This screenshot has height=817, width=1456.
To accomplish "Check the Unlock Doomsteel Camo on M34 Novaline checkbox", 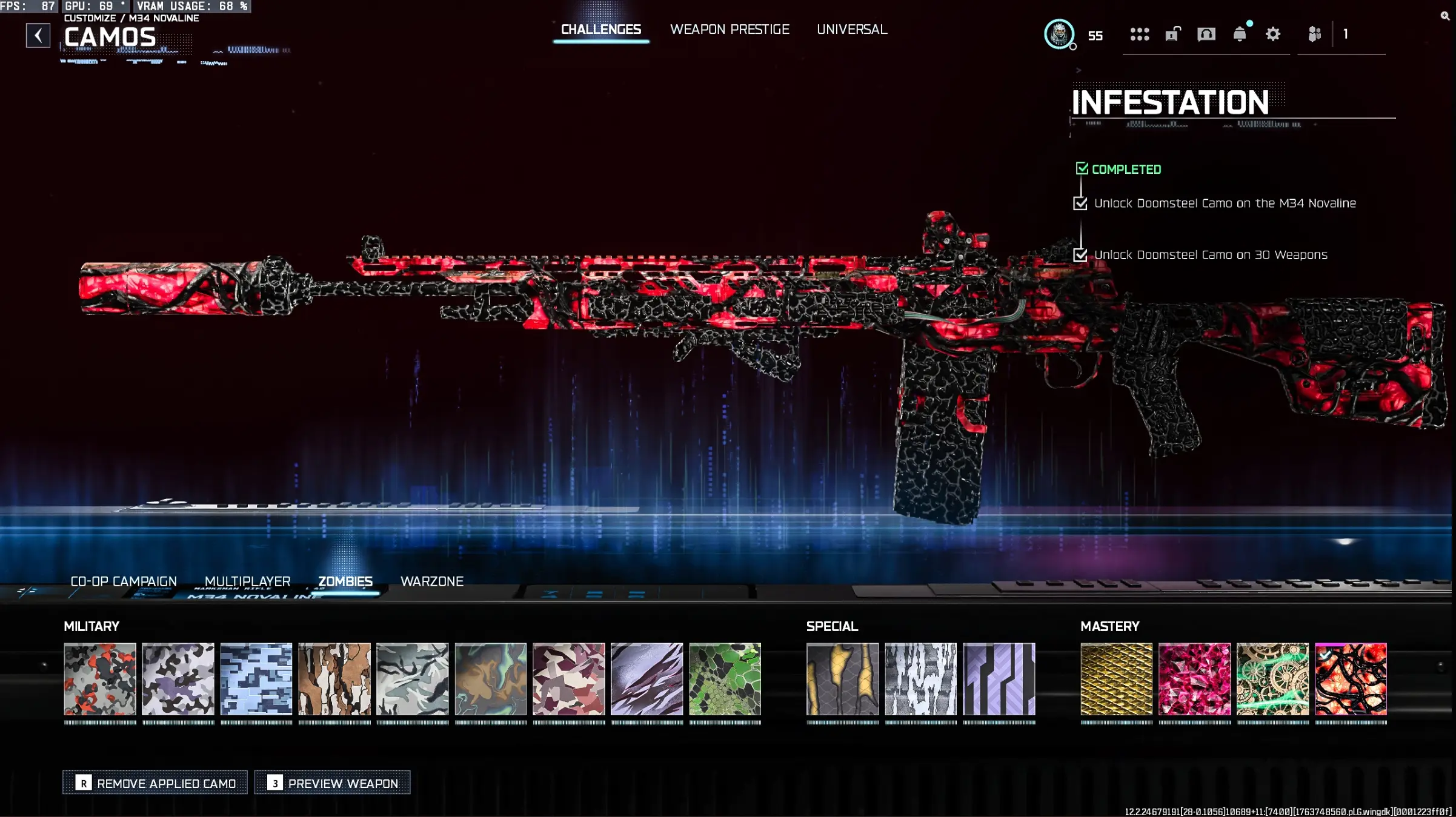I will point(1080,204).
